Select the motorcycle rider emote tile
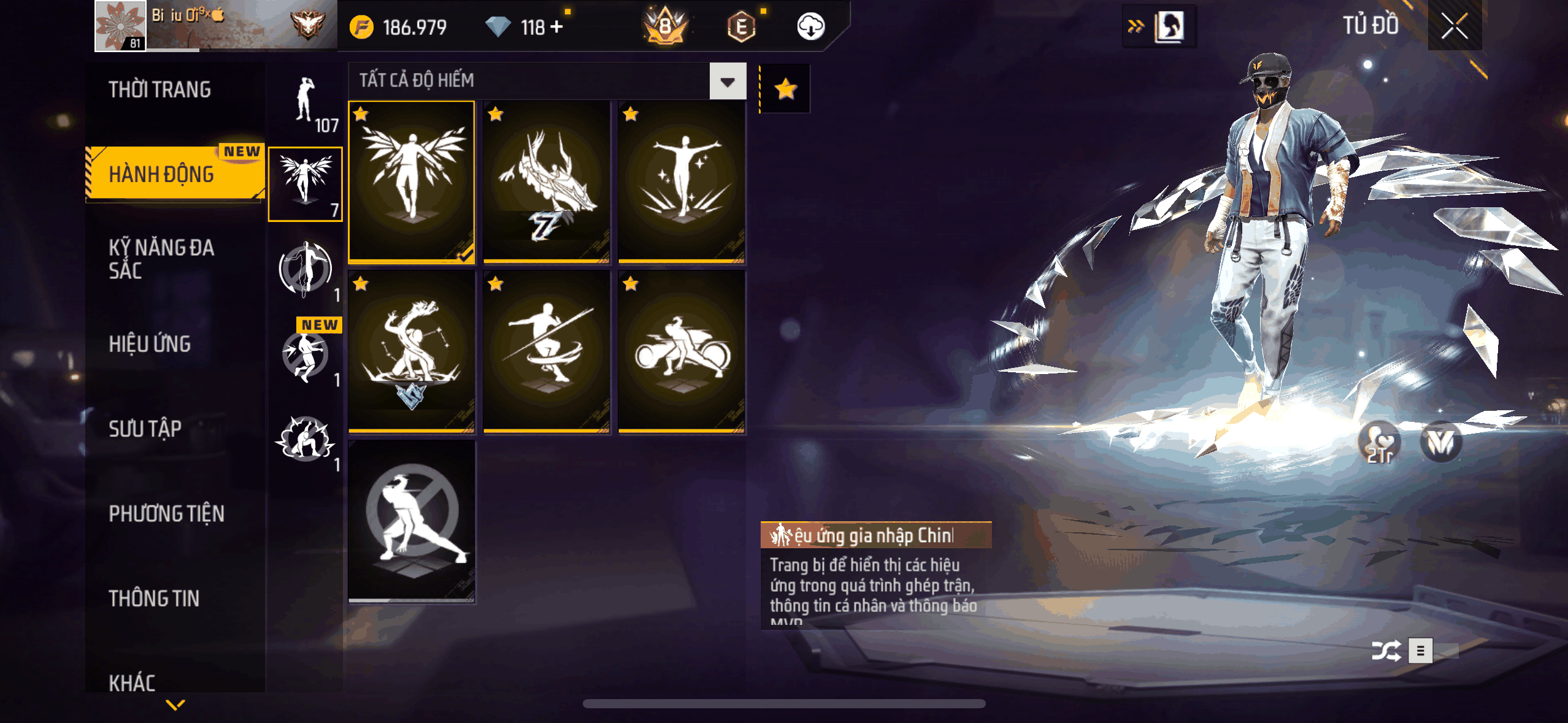Image resolution: width=1568 pixels, height=723 pixels. (x=682, y=353)
